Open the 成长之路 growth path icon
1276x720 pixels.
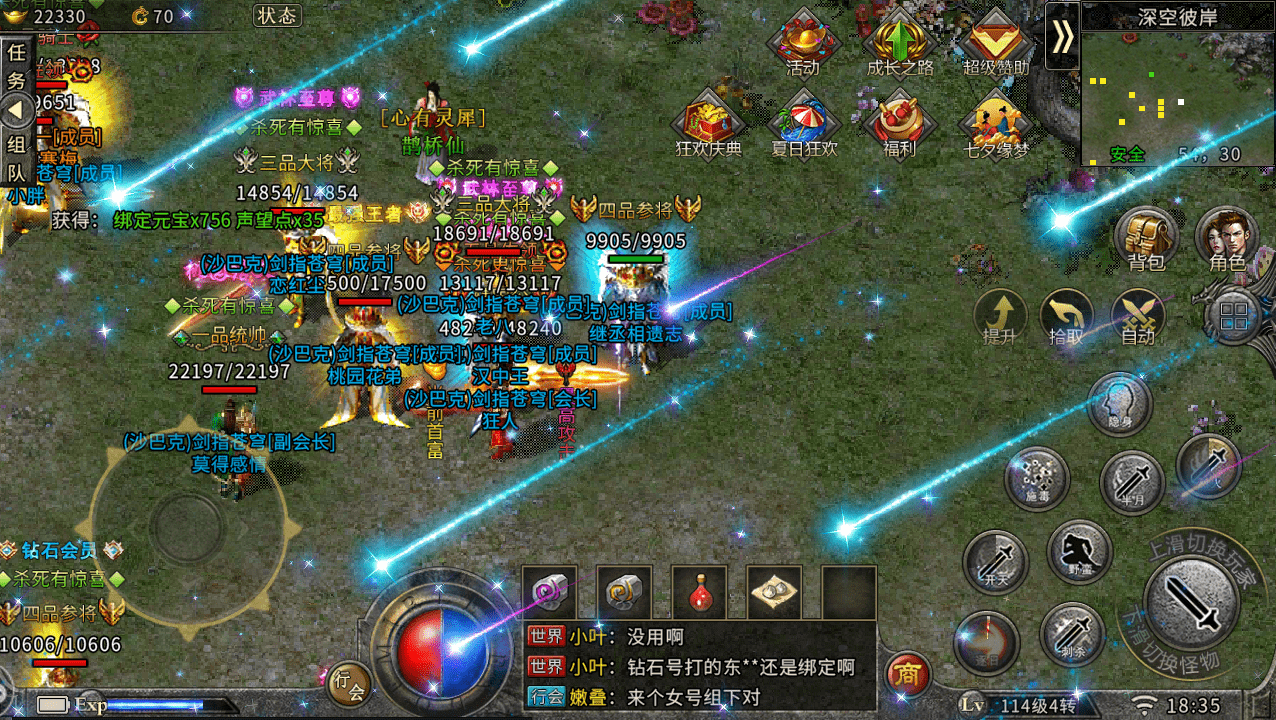pos(899,44)
